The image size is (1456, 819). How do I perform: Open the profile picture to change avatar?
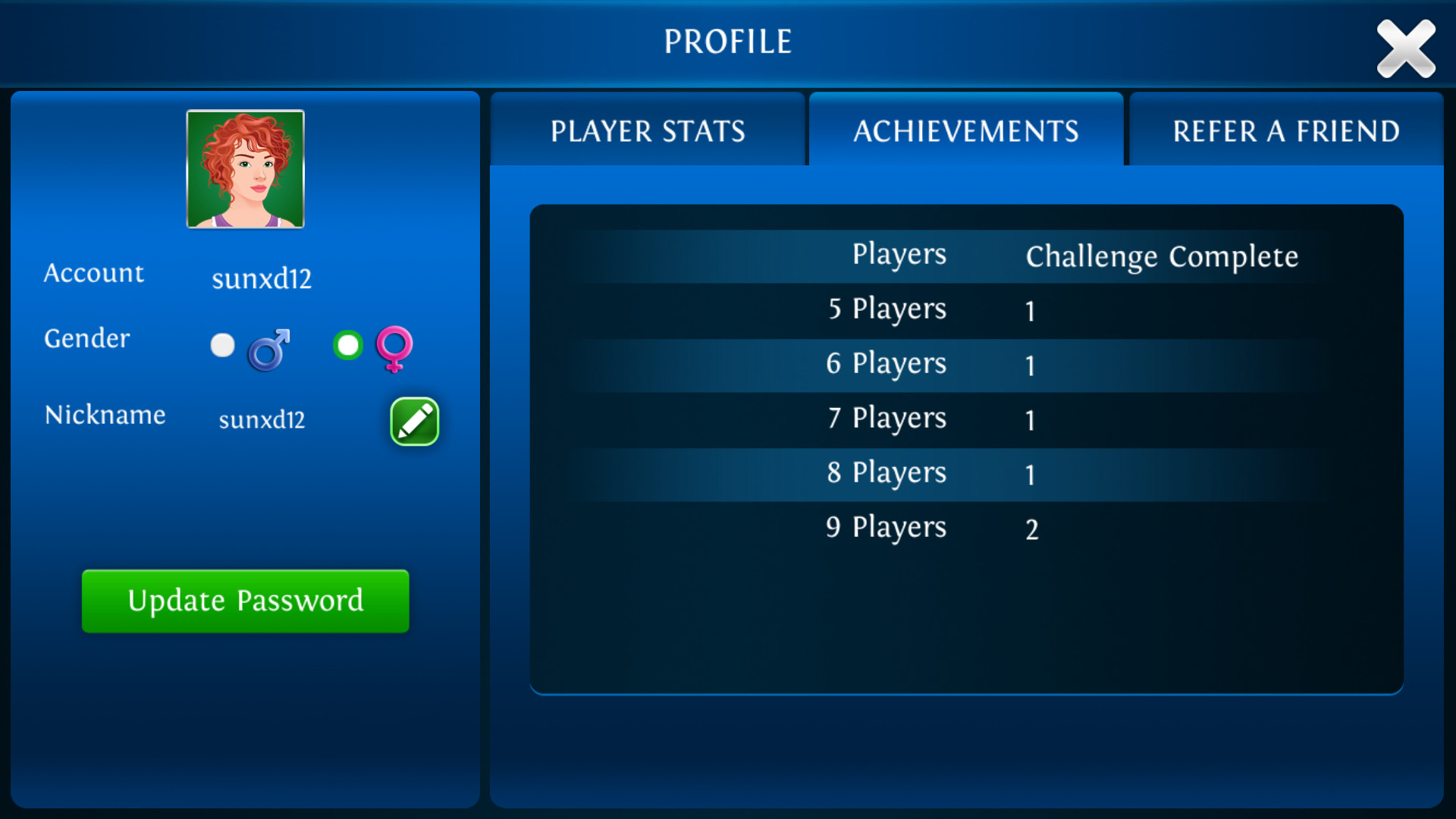point(245,169)
